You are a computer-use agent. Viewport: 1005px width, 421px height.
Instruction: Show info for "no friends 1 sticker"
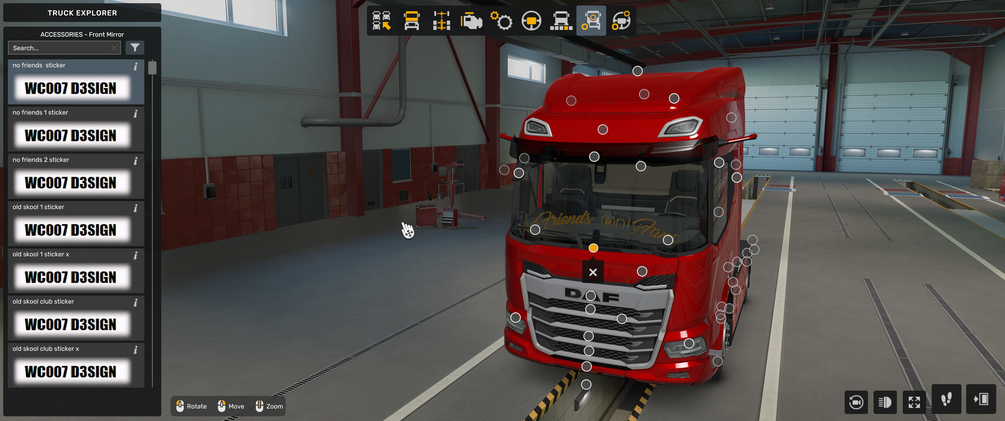(136, 114)
